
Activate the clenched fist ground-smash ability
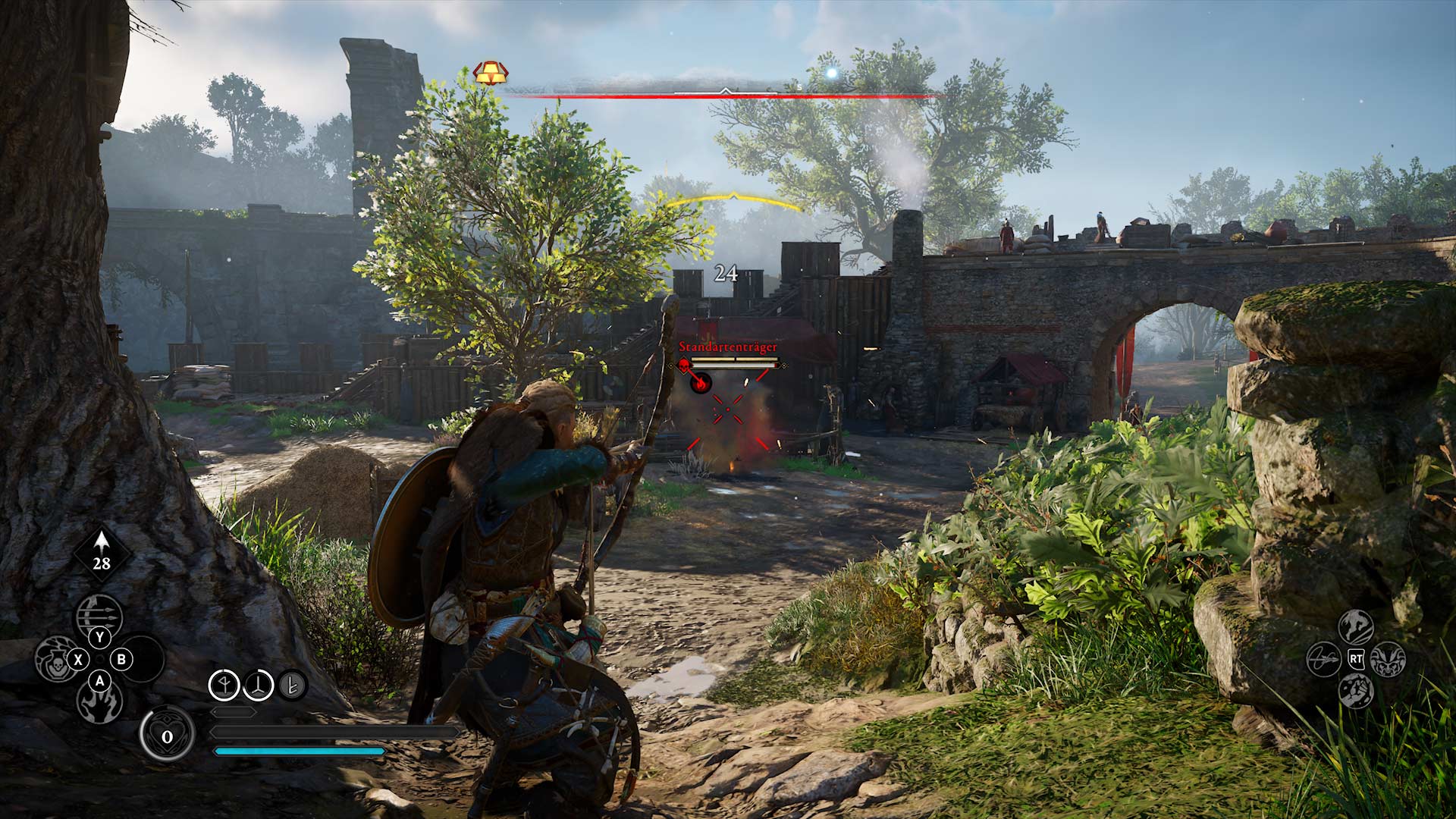point(1355,691)
